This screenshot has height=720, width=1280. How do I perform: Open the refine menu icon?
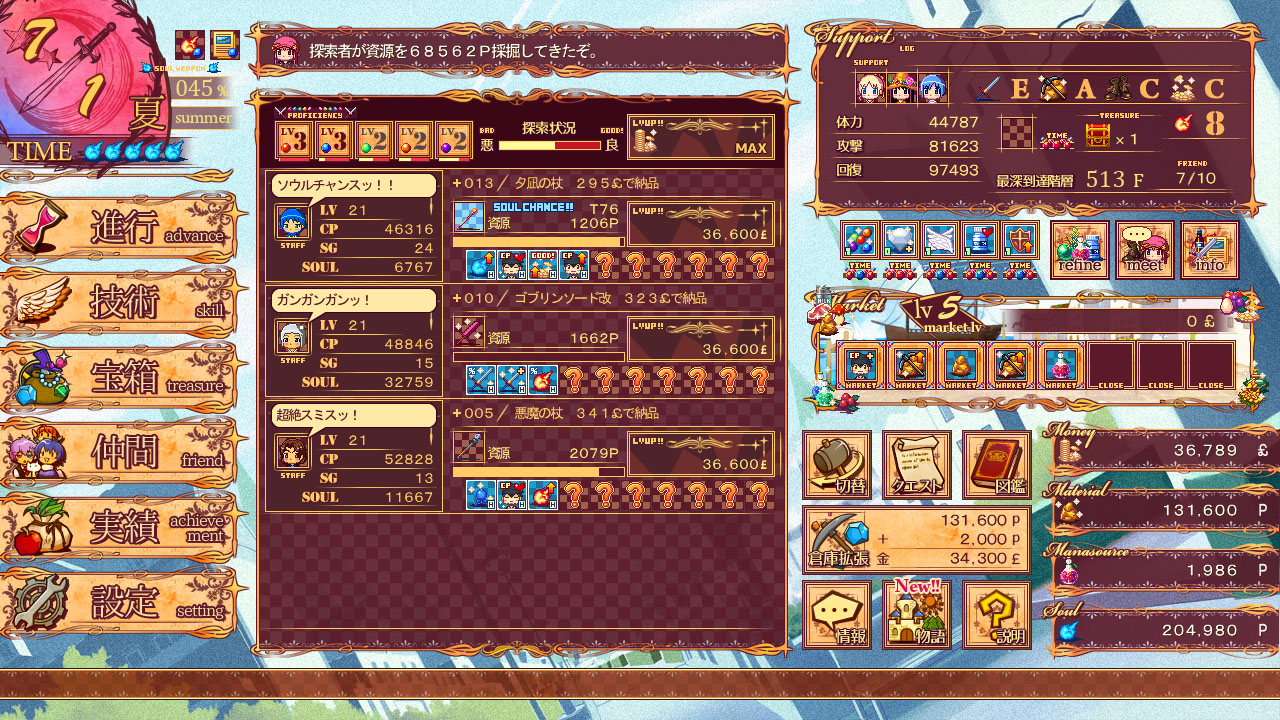tap(1081, 248)
